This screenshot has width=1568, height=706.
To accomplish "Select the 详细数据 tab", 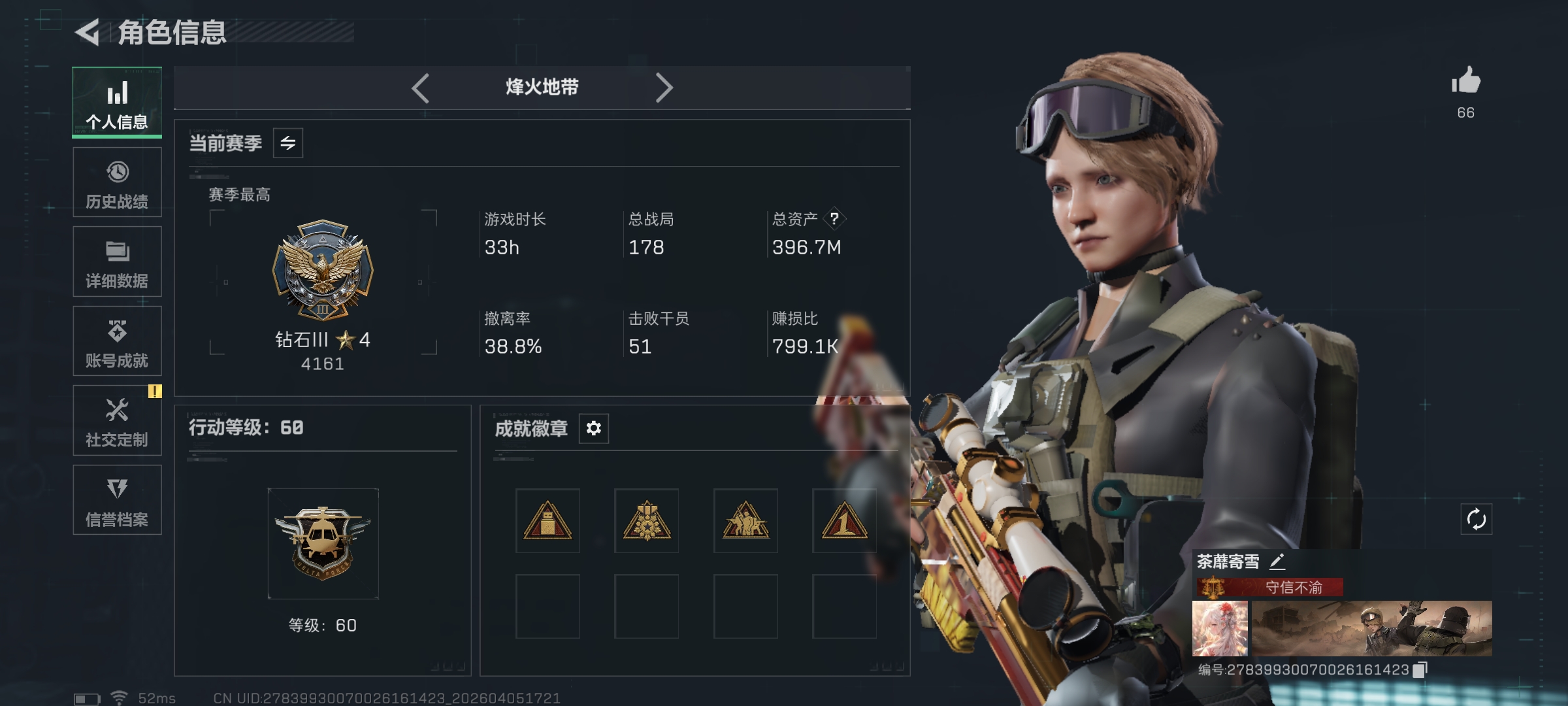I will tap(117, 262).
